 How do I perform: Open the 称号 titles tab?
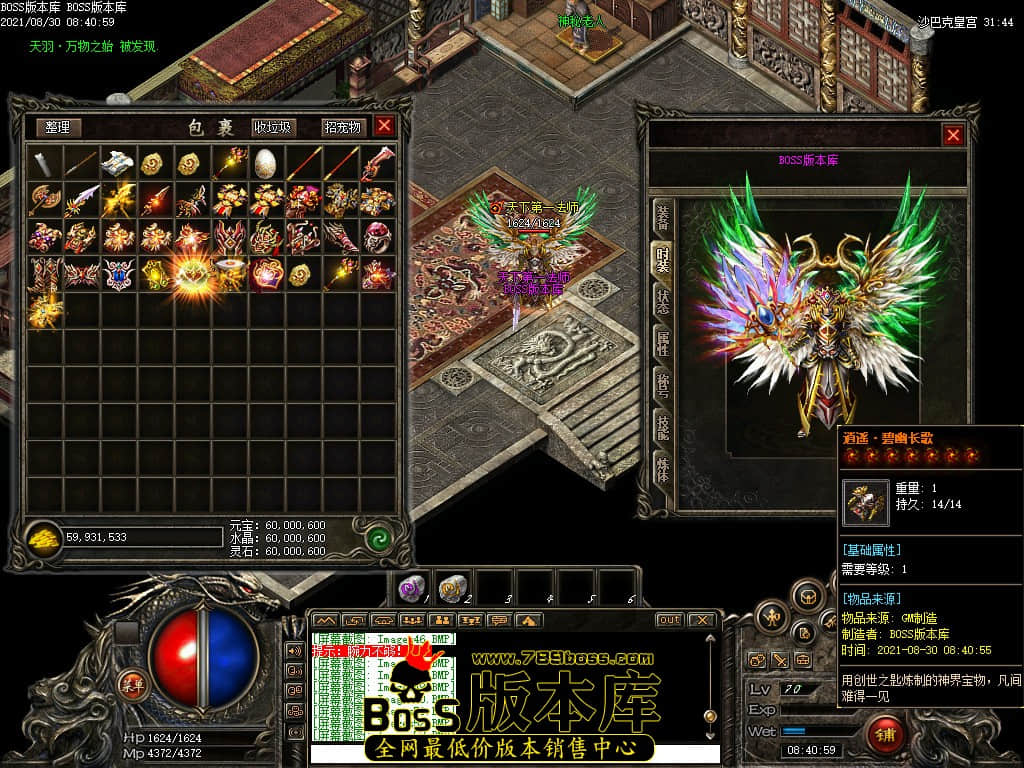[x=662, y=386]
